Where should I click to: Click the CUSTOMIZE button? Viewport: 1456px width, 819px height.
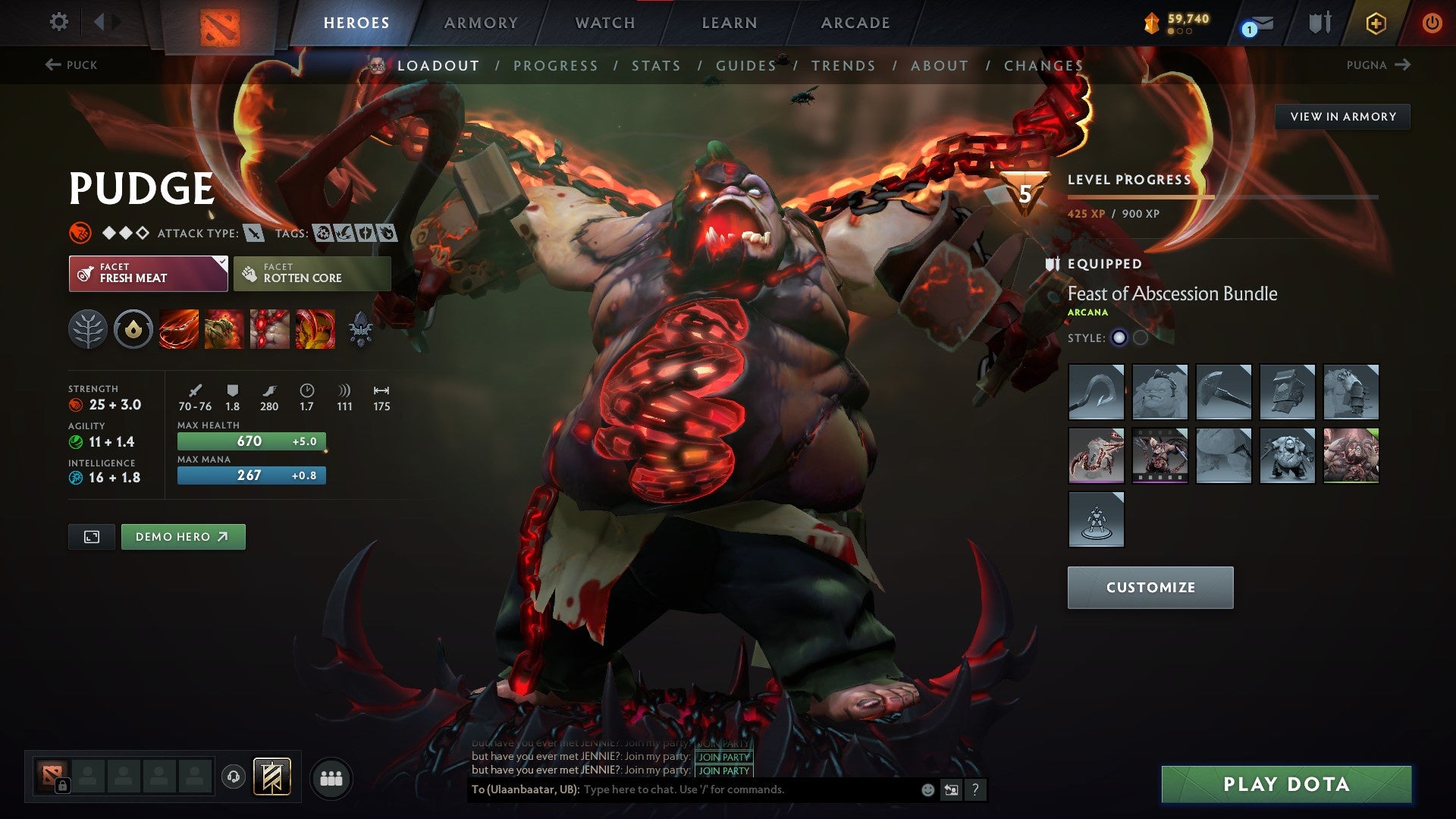1150,587
